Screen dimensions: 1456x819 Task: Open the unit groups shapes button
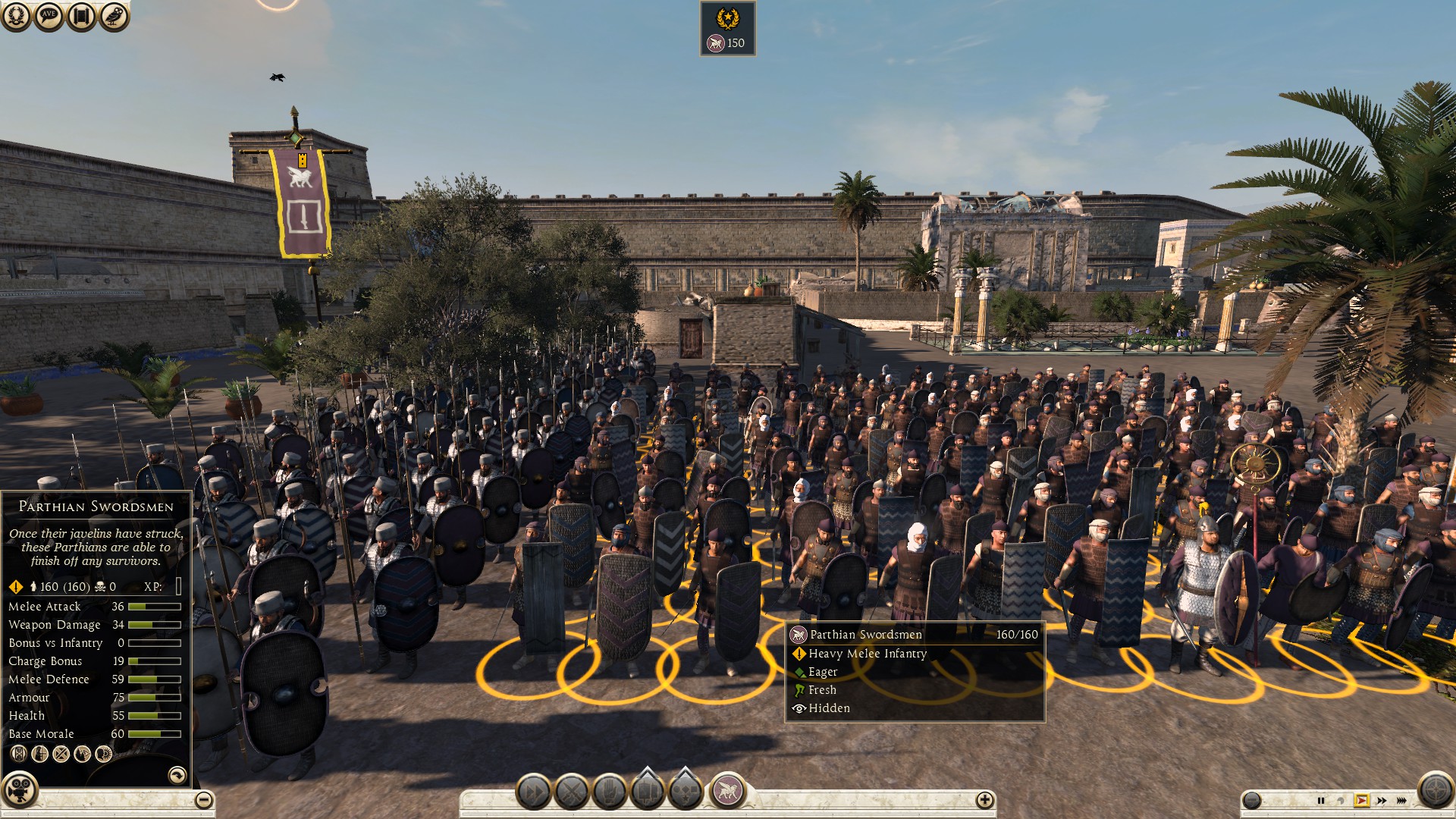point(686,791)
